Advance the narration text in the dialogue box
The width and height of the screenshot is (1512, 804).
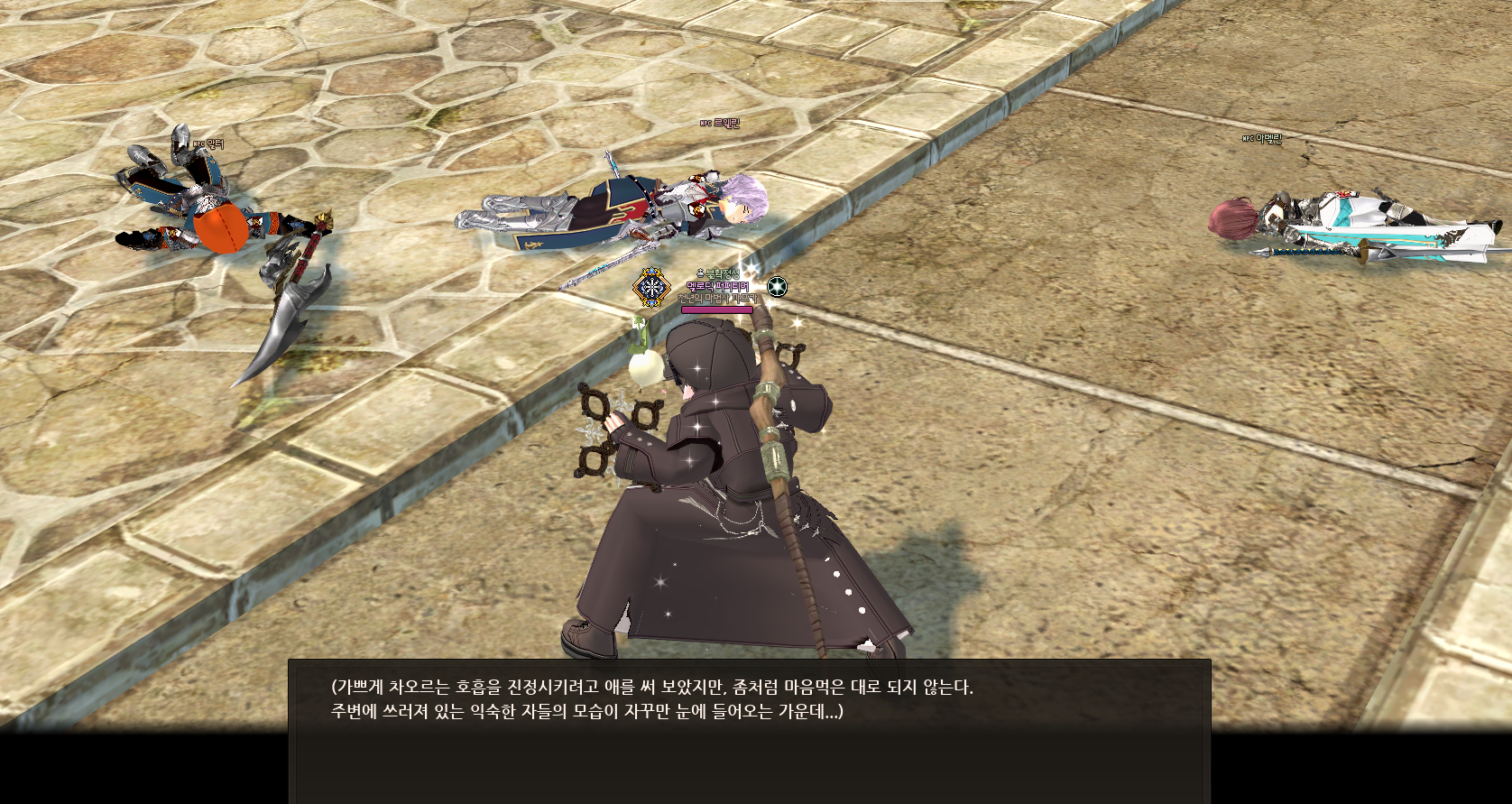point(749,729)
